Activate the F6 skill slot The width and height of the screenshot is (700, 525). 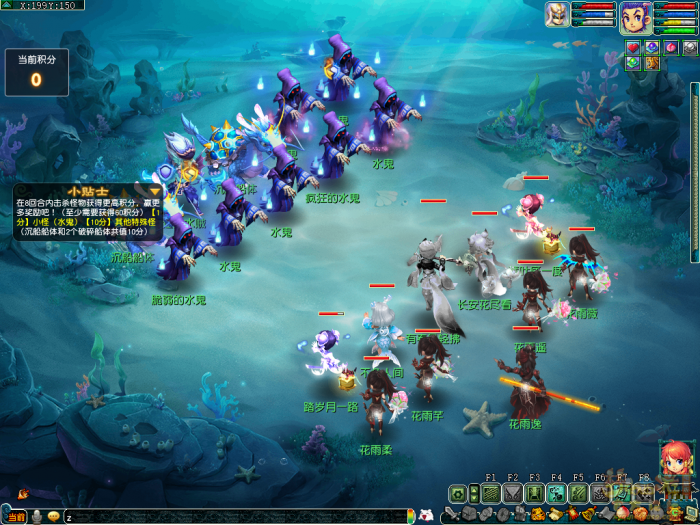(600, 493)
